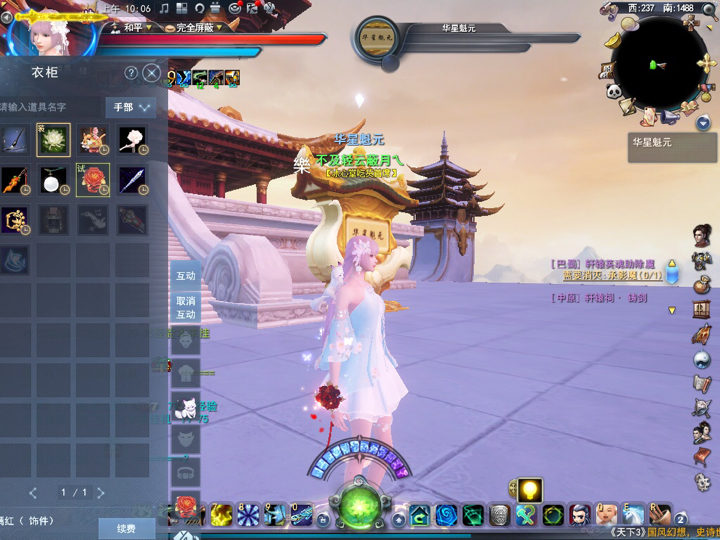
Task: Open the 手部 category dropdown
Action: click(131, 107)
